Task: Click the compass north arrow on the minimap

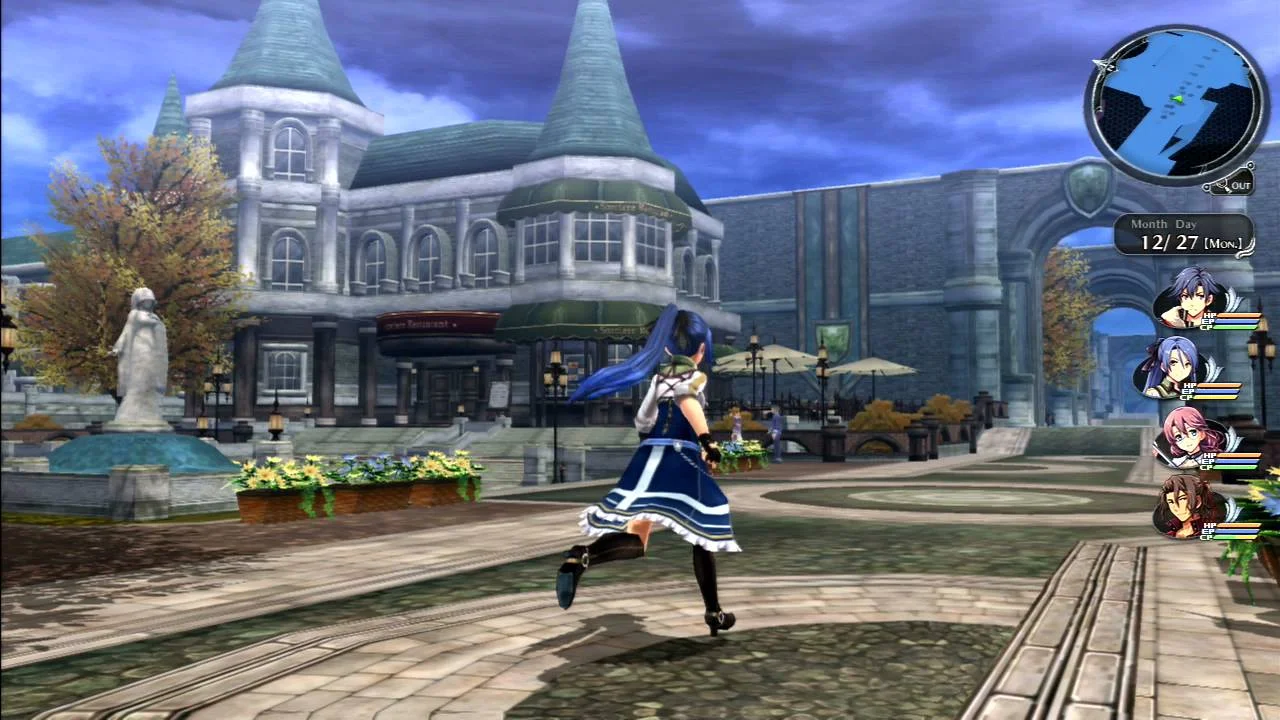Action: coord(1104,64)
